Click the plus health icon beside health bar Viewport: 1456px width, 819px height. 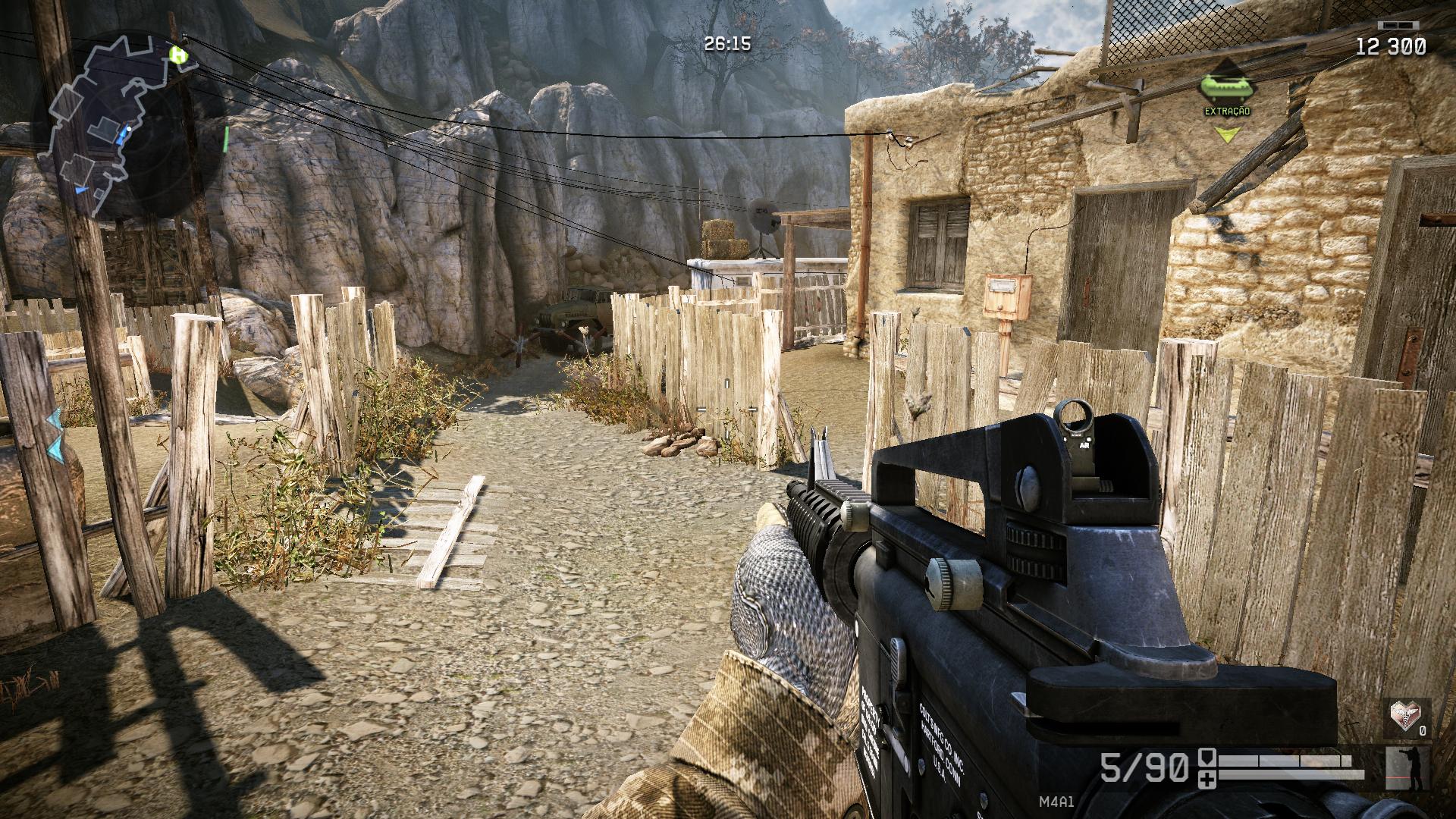pyautogui.click(x=1207, y=780)
